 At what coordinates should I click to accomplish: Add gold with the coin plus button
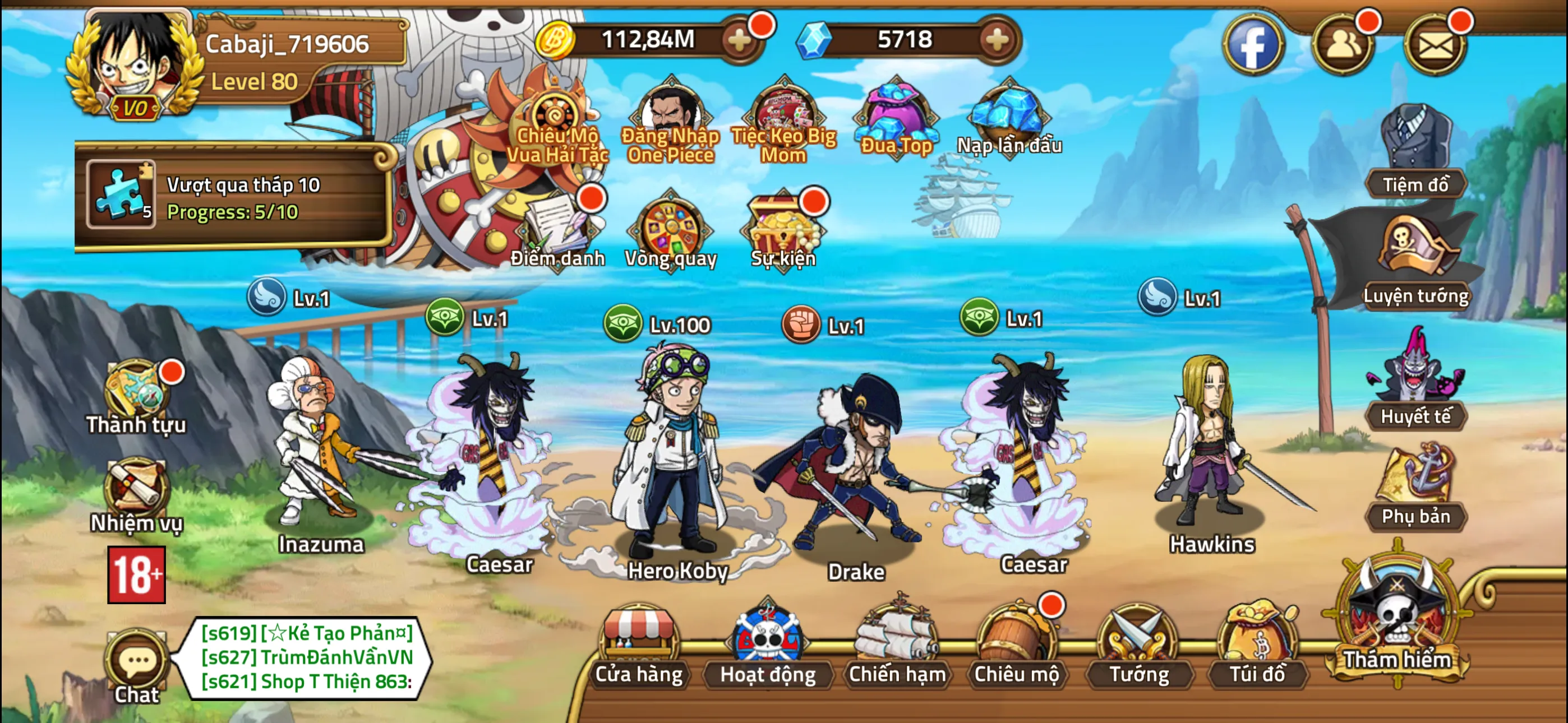click(740, 41)
